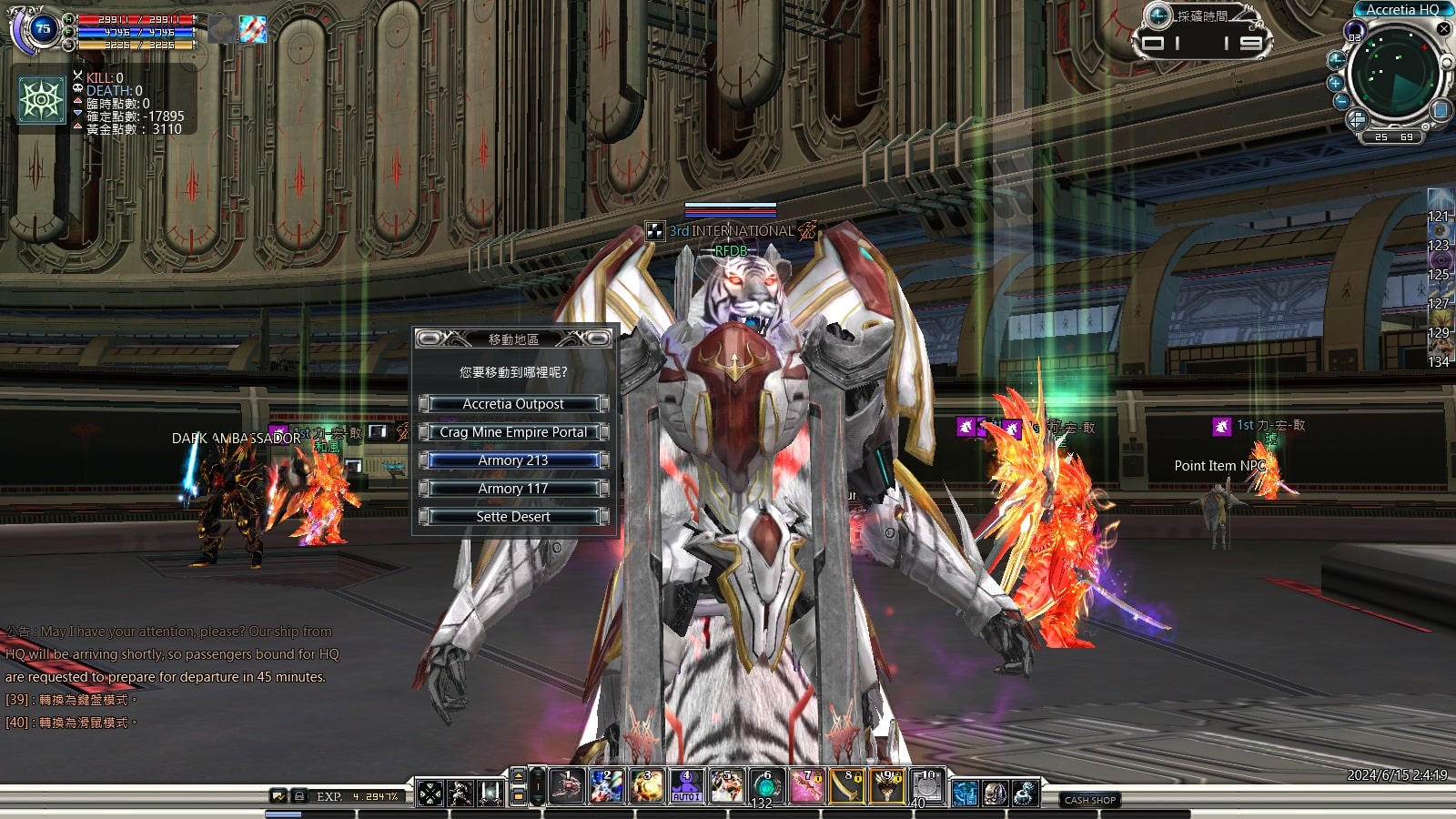This screenshot has width=1456, height=819.
Task: Click the guild emblem icon under the level badge
Action: click(42, 99)
